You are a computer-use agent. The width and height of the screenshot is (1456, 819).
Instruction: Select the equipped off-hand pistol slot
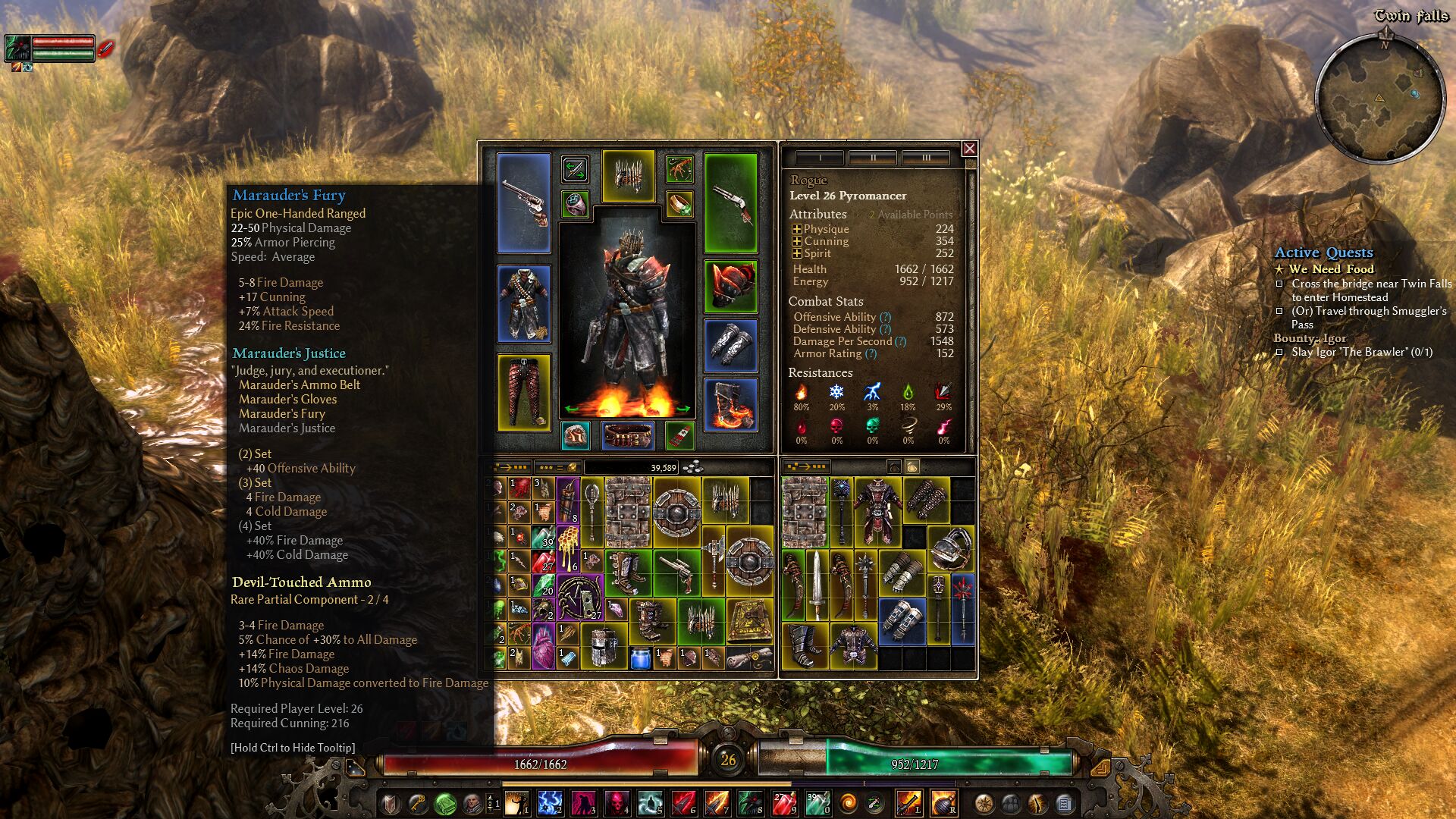(730, 202)
